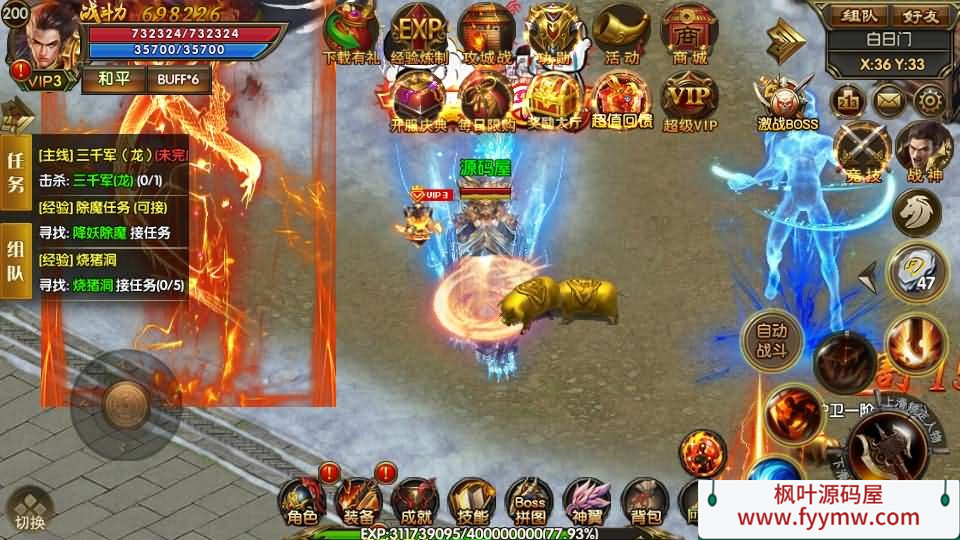Open the 角色 character panel
960x540 pixels.
[x=301, y=500]
